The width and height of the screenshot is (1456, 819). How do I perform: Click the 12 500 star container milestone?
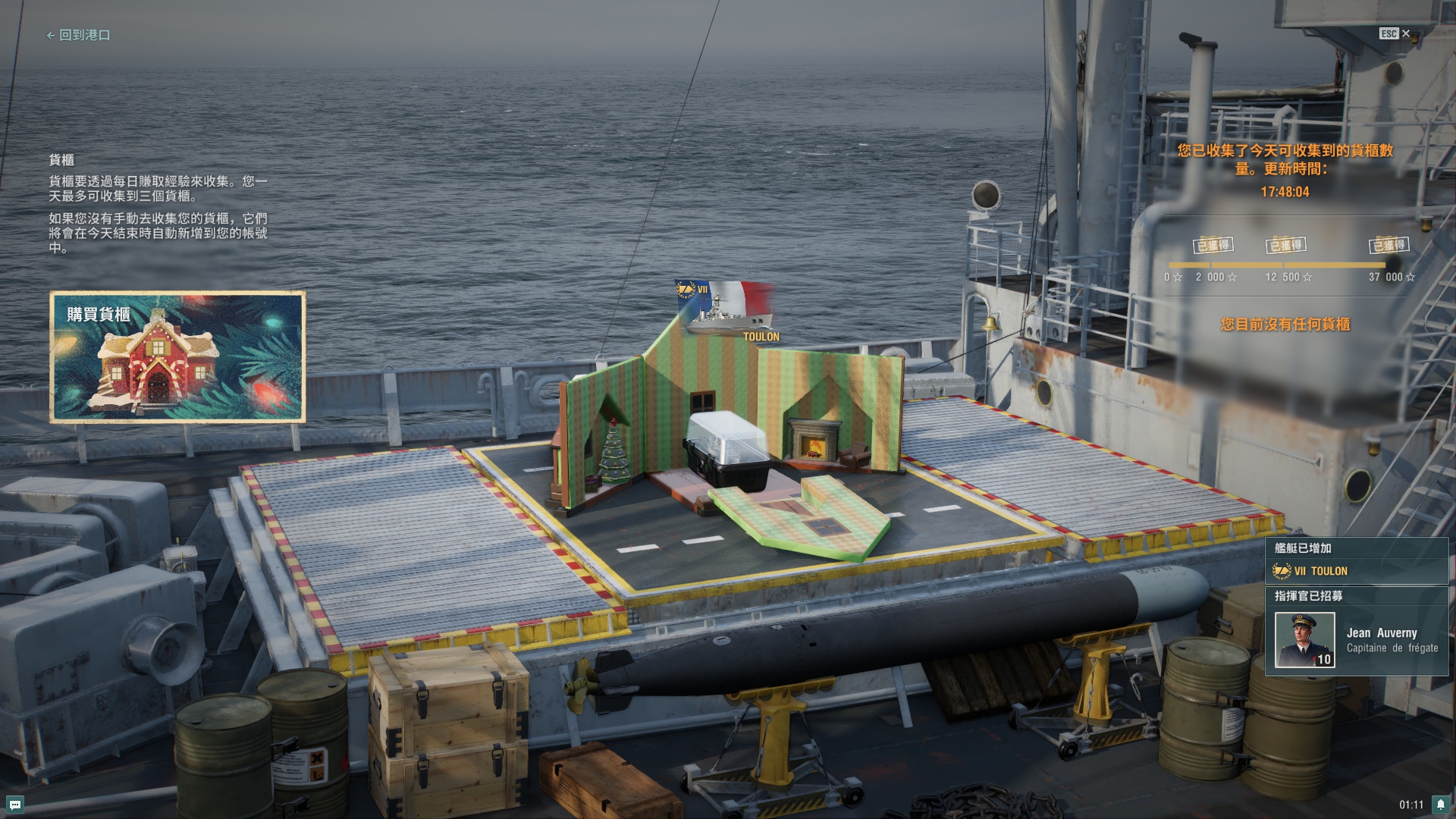(x=1286, y=246)
